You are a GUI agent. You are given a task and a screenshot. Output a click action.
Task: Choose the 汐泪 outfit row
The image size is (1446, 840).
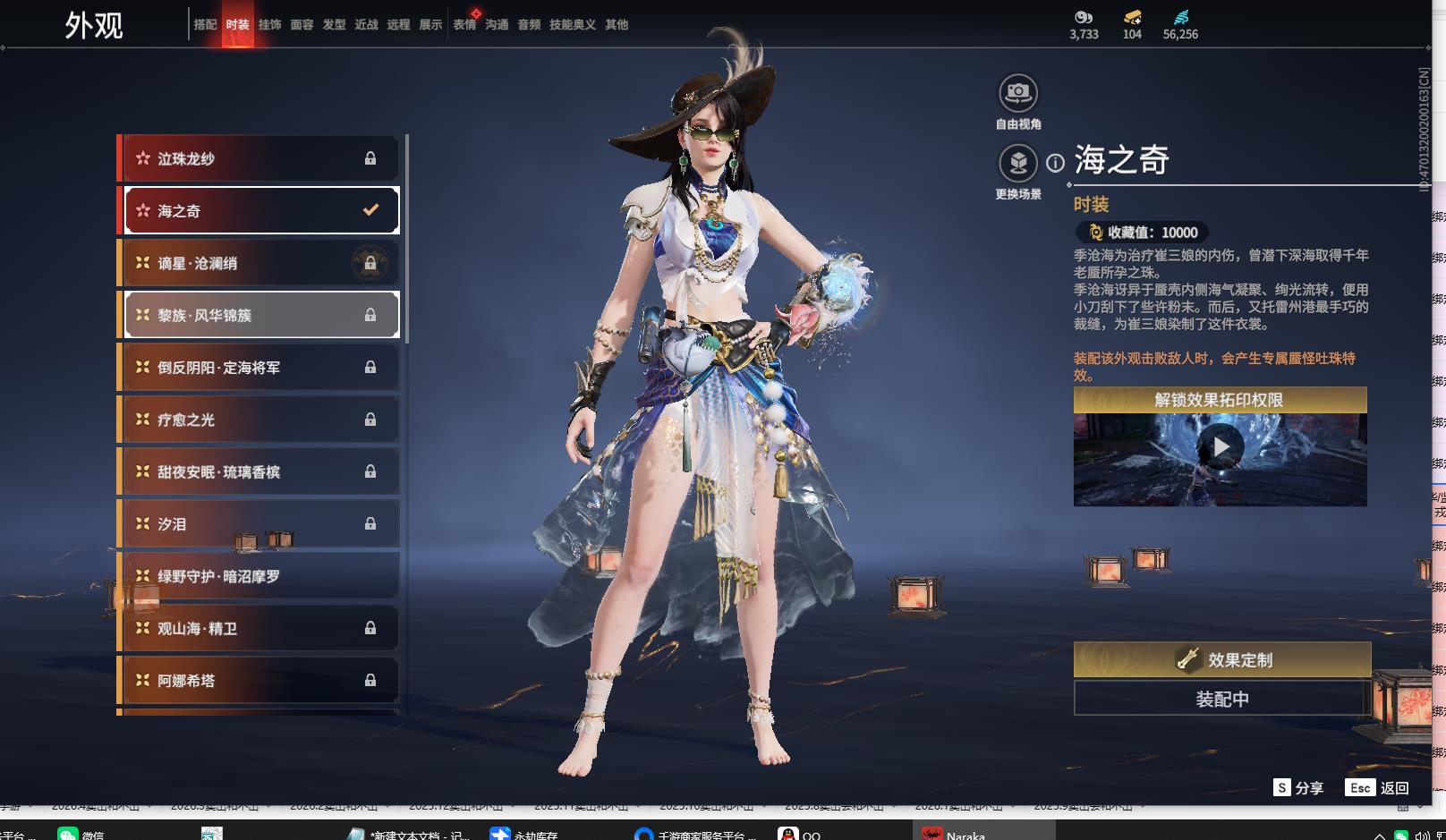(x=259, y=524)
